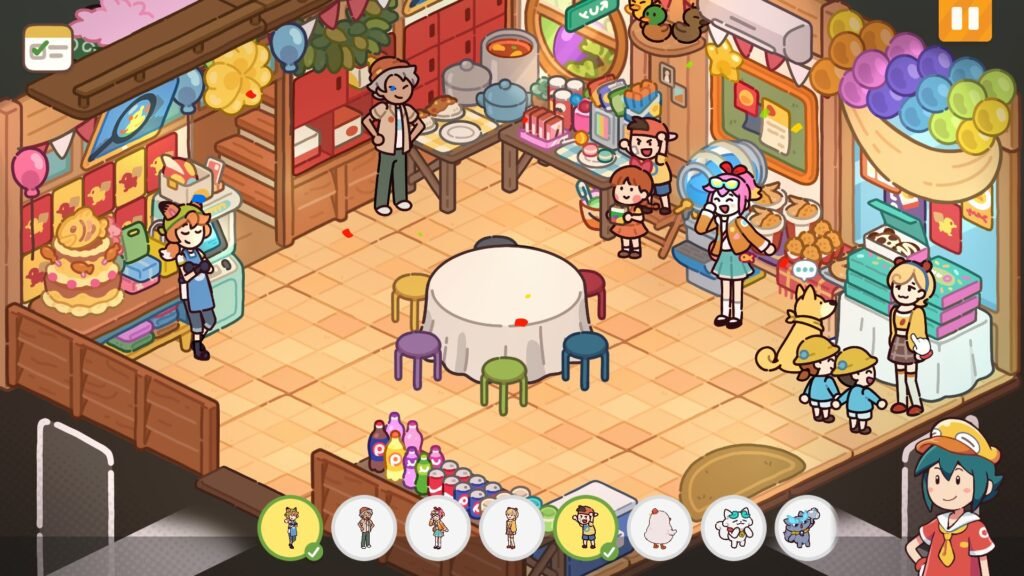Screen dimensions: 1024x576
Task: Choose the white chicken target icon
Action: pos(660,527)
